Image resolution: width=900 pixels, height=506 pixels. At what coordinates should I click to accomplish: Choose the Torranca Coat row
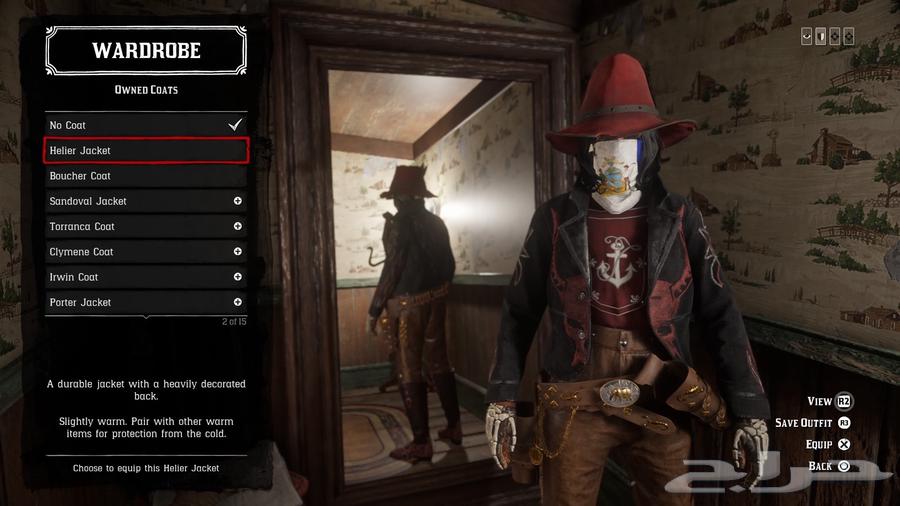pyautogui.click(x=146, y=226)
